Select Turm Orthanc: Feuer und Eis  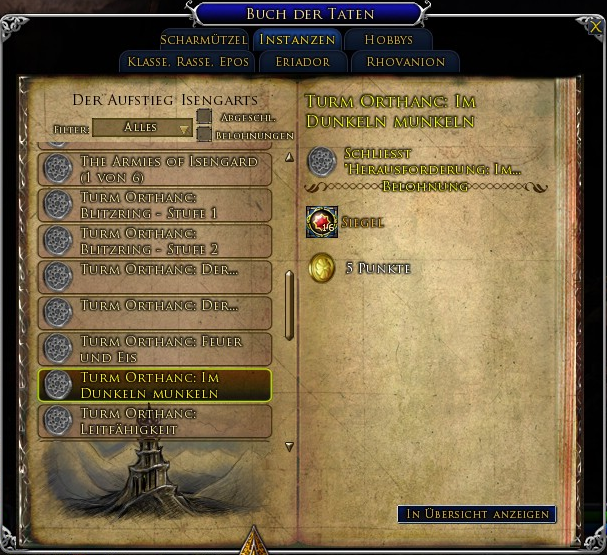tap(155, 349)
